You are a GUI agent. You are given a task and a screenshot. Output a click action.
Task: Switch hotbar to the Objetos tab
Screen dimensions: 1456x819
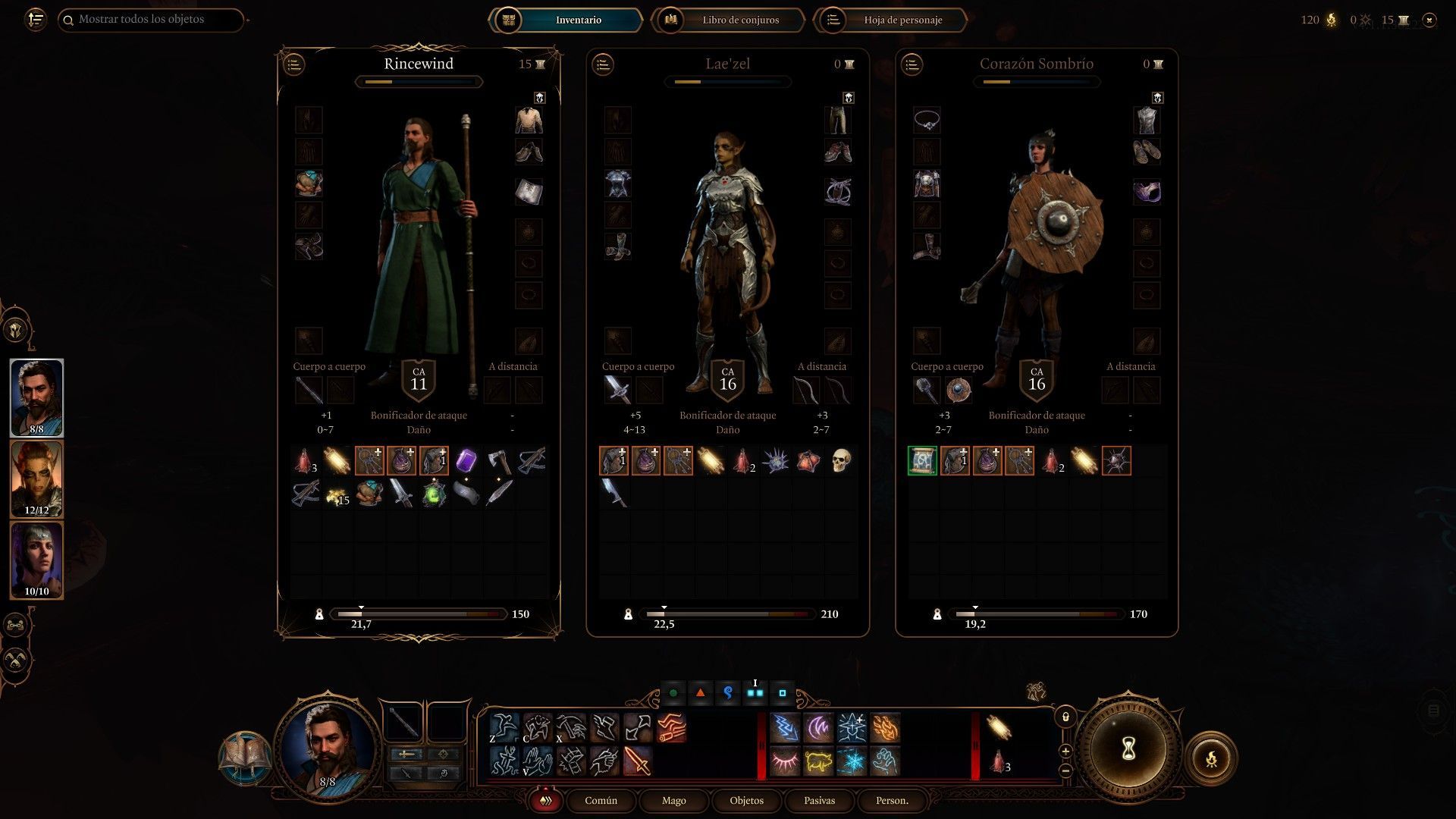point(746,800)
